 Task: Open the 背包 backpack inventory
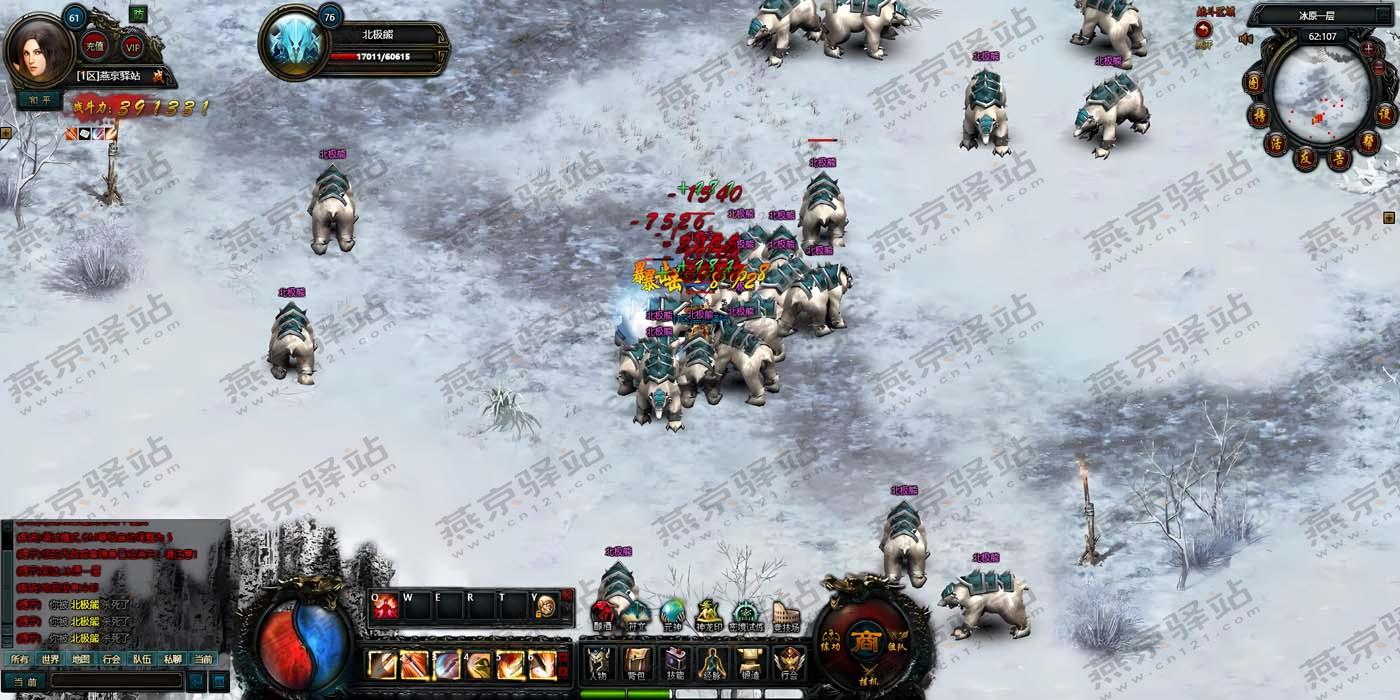(636, 662)
